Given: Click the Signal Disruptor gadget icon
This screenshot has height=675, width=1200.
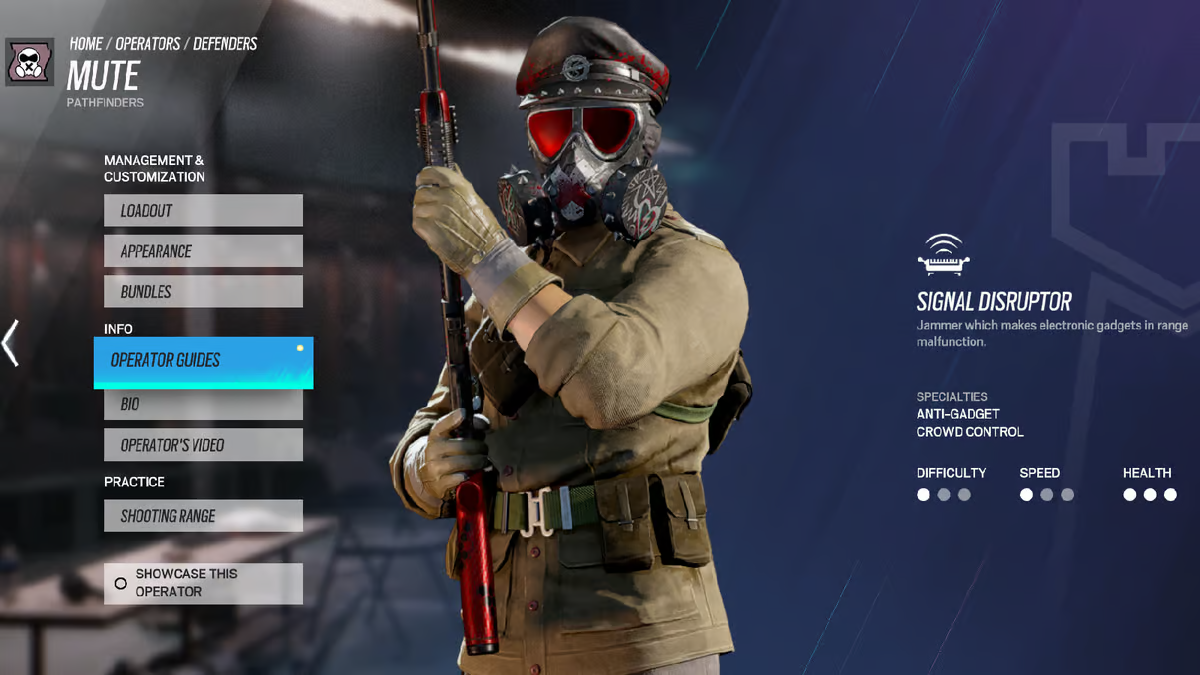Looking at the screenshot, I should coord(944,256).
